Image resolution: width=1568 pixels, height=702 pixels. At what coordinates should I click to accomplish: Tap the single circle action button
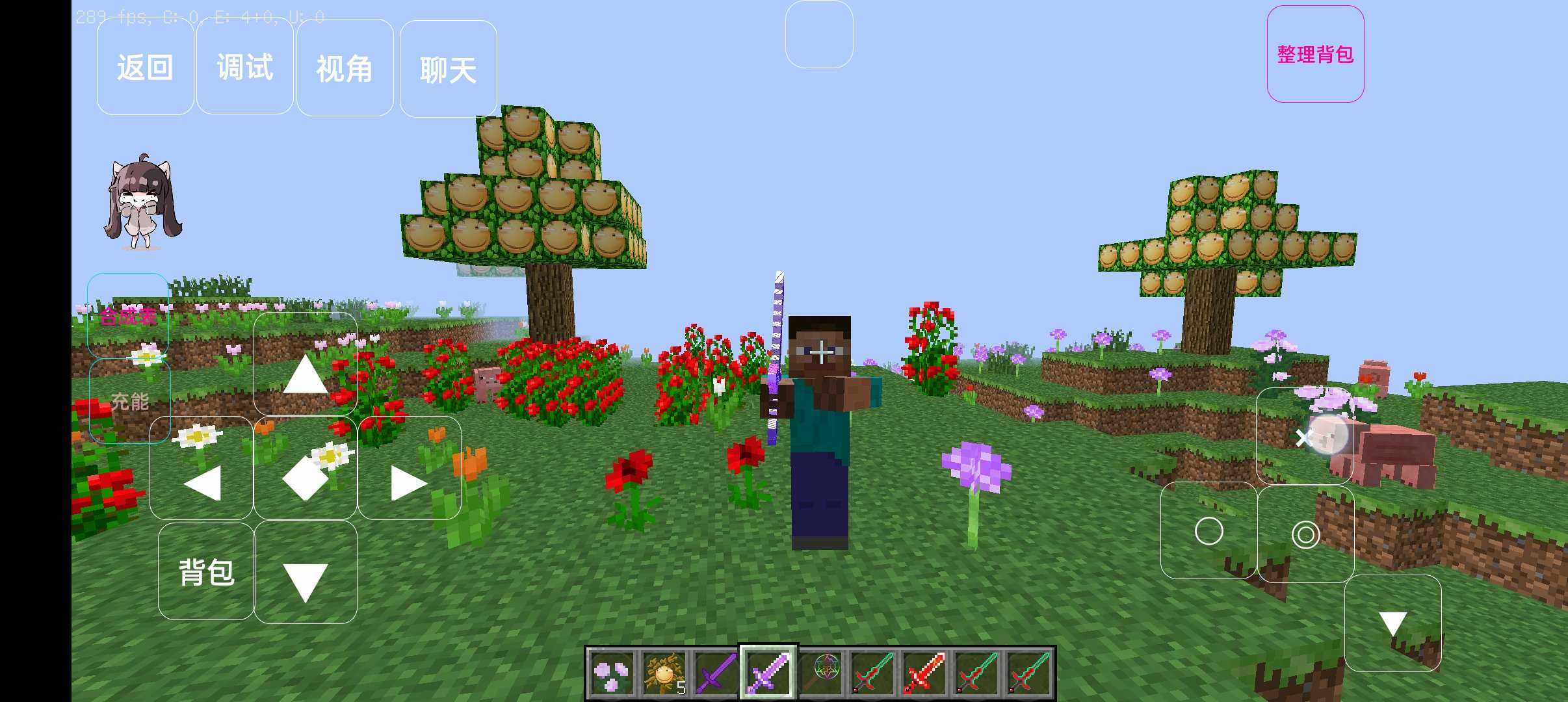coord(1209,531)
